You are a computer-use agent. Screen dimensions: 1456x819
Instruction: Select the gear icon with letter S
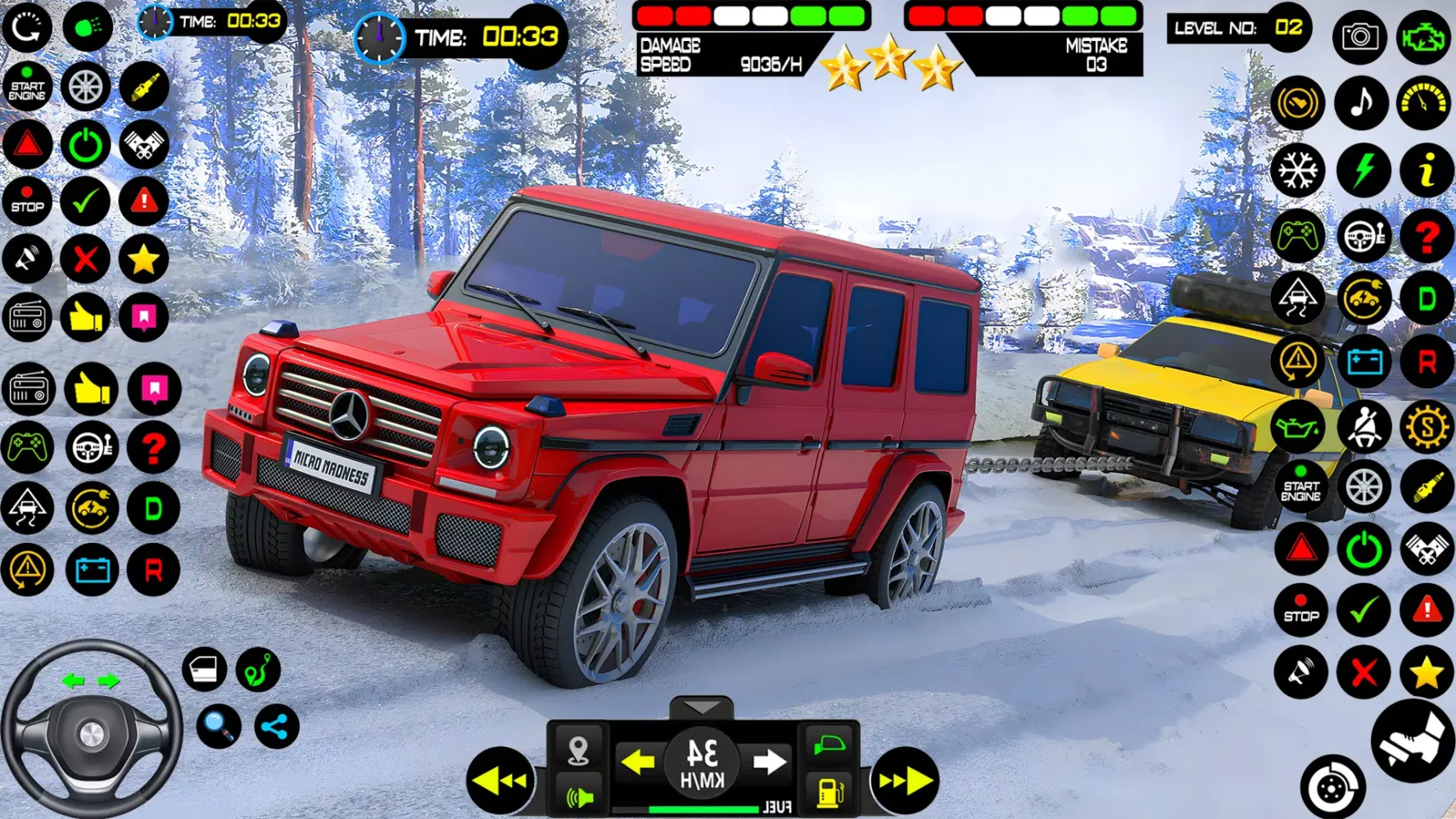(1427, 426)
